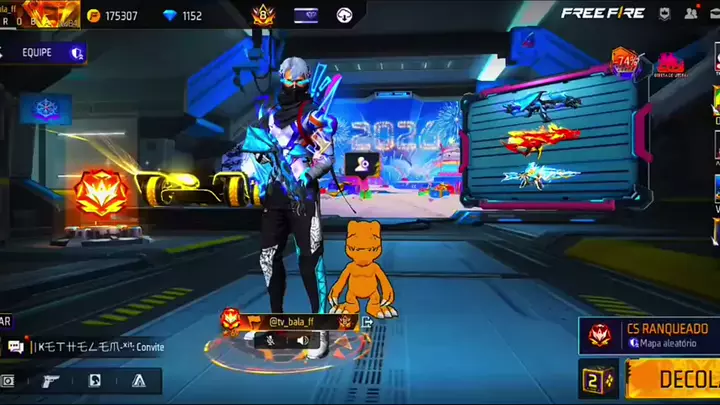Change the squad size number 2 box

pyautogui.click(x=598, y=379)
